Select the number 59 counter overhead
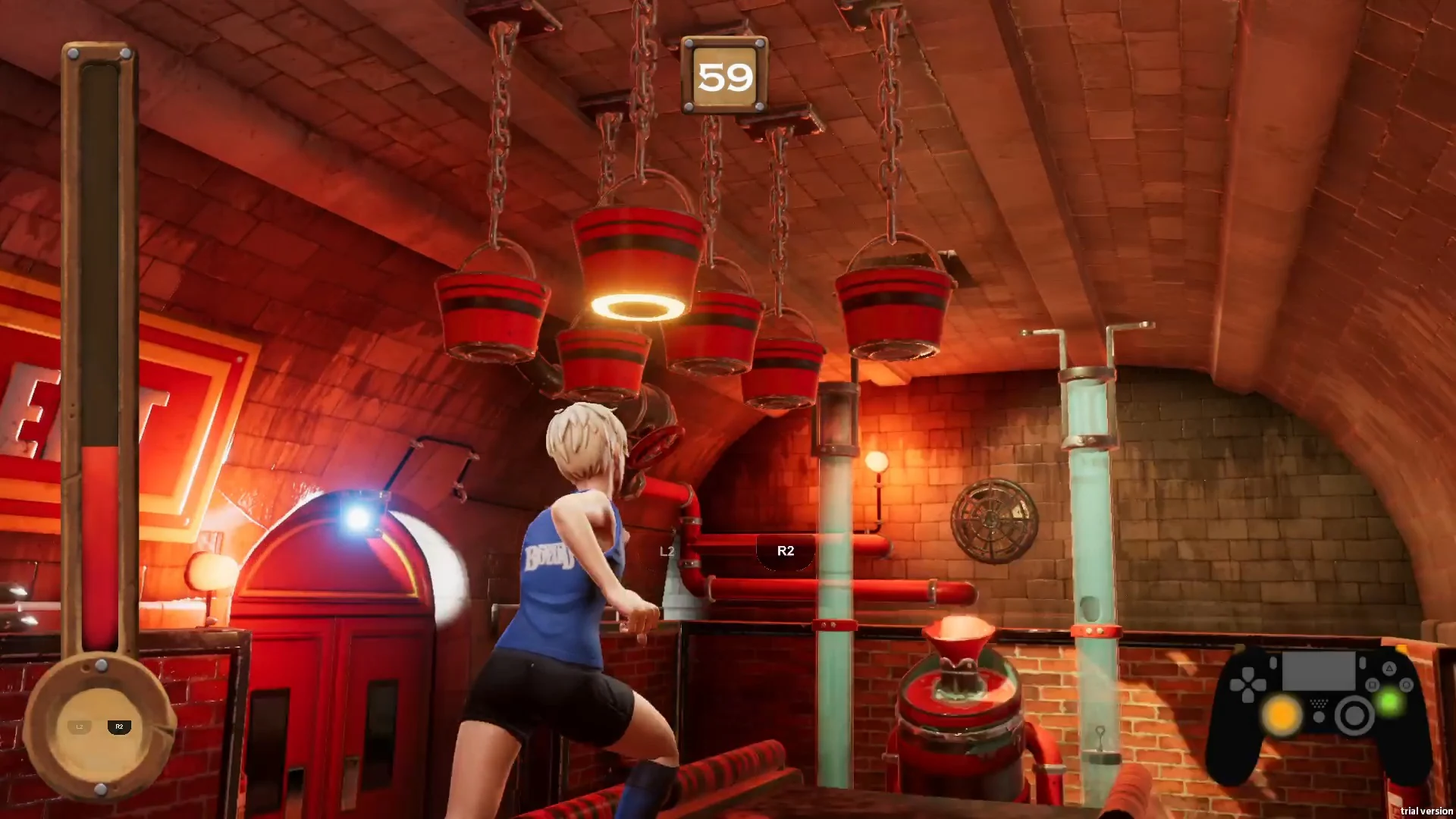Viewport: 1456px width, 819px height. (x=726, y=76)
